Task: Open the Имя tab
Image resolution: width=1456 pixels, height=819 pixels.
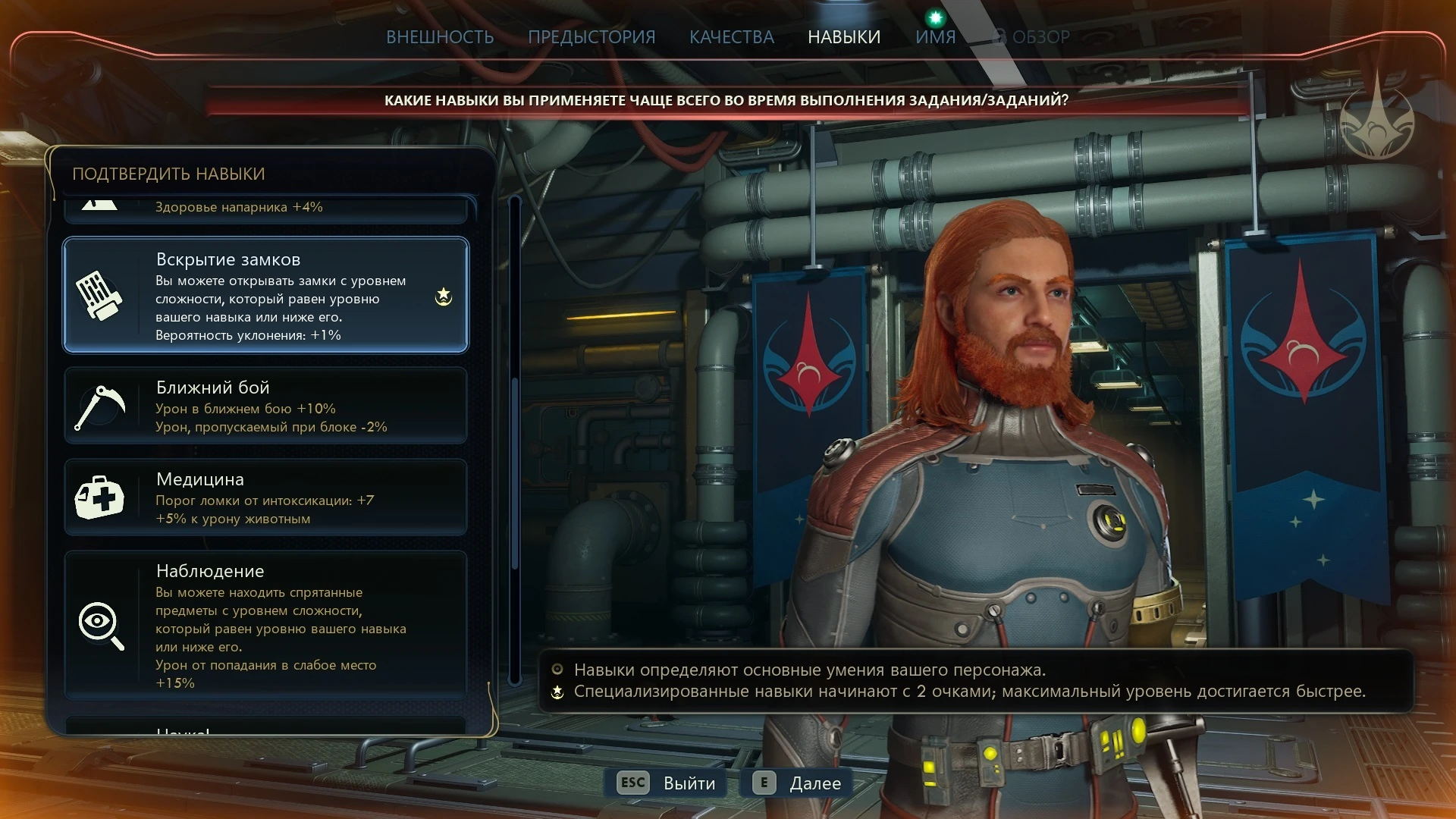Action: click(x=935, y=37)
